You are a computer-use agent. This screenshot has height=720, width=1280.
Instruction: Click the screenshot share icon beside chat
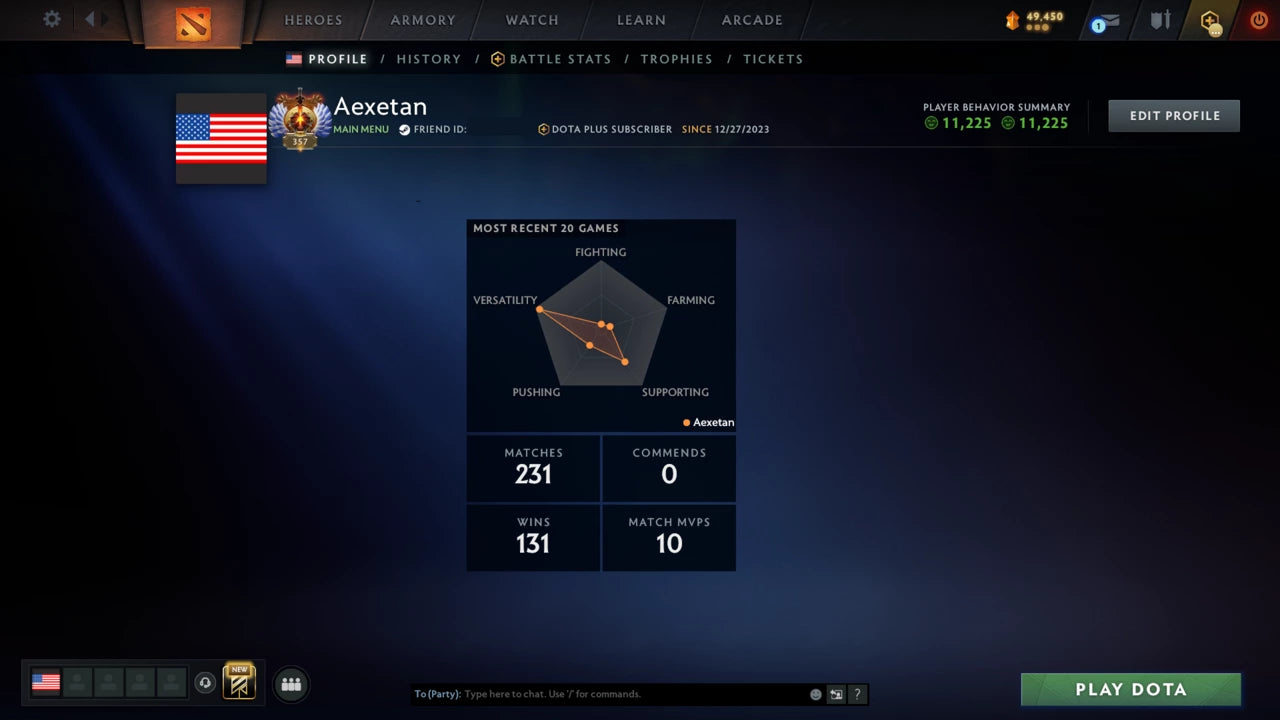click(x=836, y=693)
